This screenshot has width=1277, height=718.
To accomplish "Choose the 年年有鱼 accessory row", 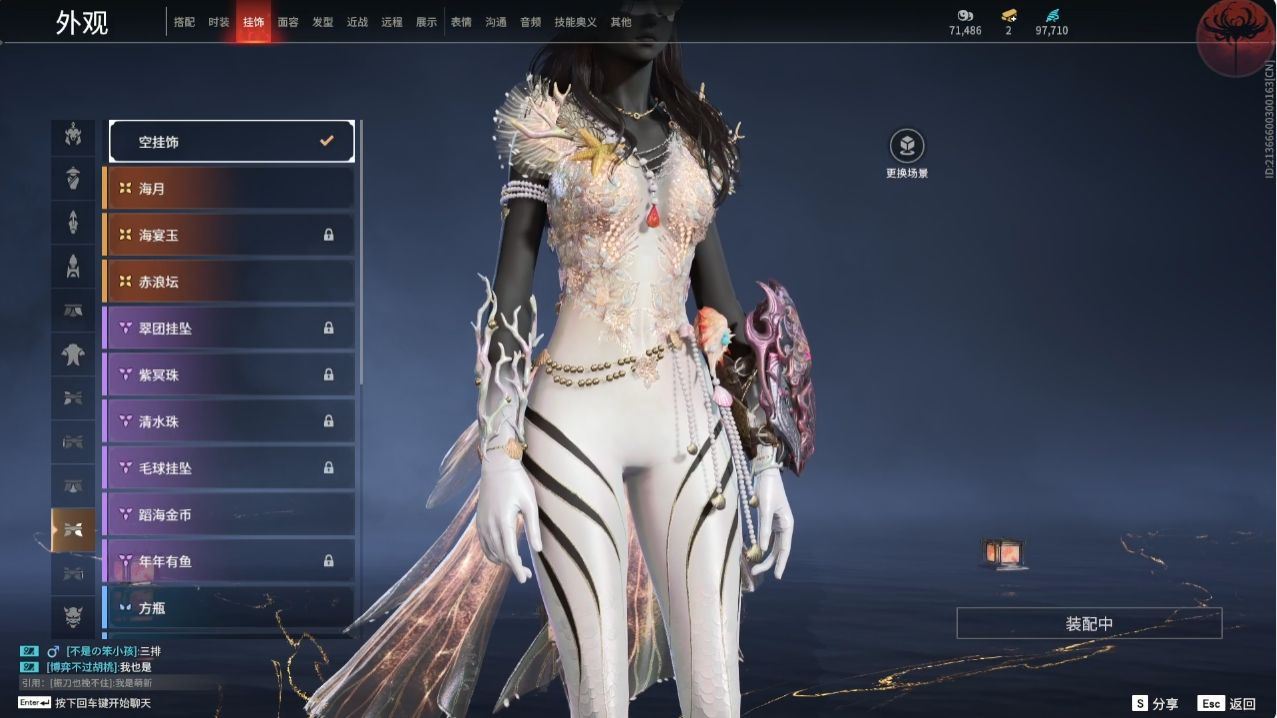I will tap(229, 561).
